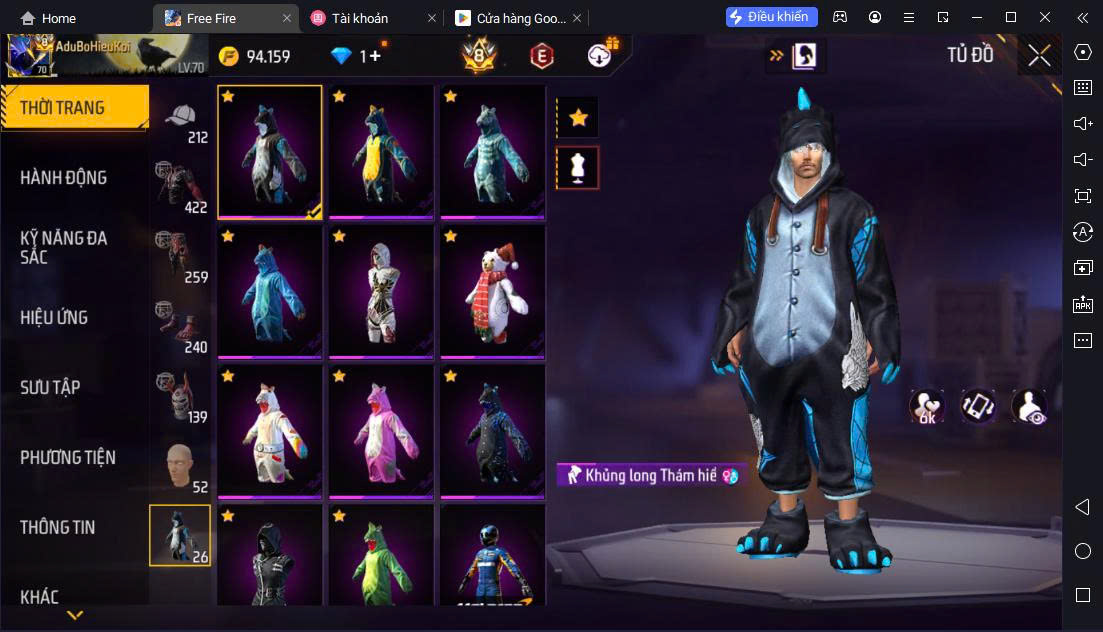Screen dimensions: 1103x632
Task: Show favorites with the star filter
Action: 577,118
